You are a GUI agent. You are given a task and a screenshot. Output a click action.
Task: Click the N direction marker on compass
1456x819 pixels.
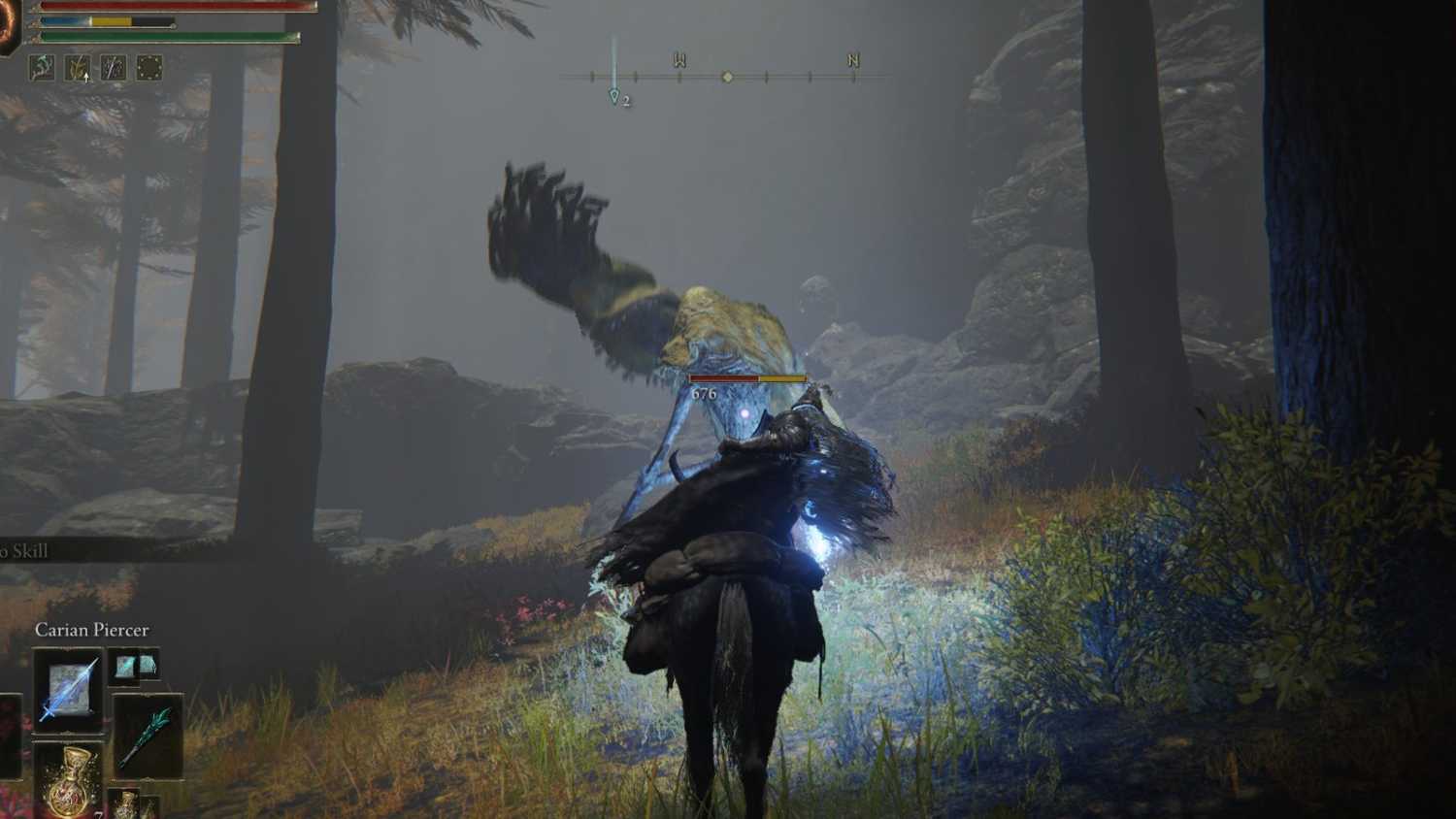click(851, 60)
